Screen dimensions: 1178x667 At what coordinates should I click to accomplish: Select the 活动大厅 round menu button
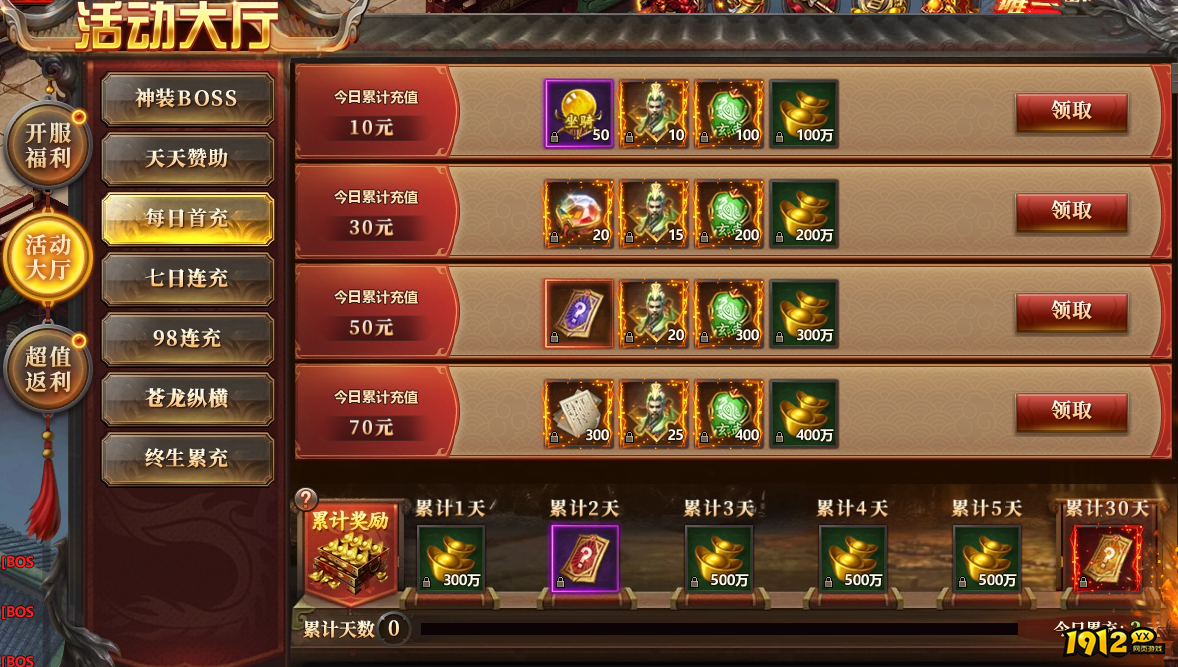pos(48,257)
